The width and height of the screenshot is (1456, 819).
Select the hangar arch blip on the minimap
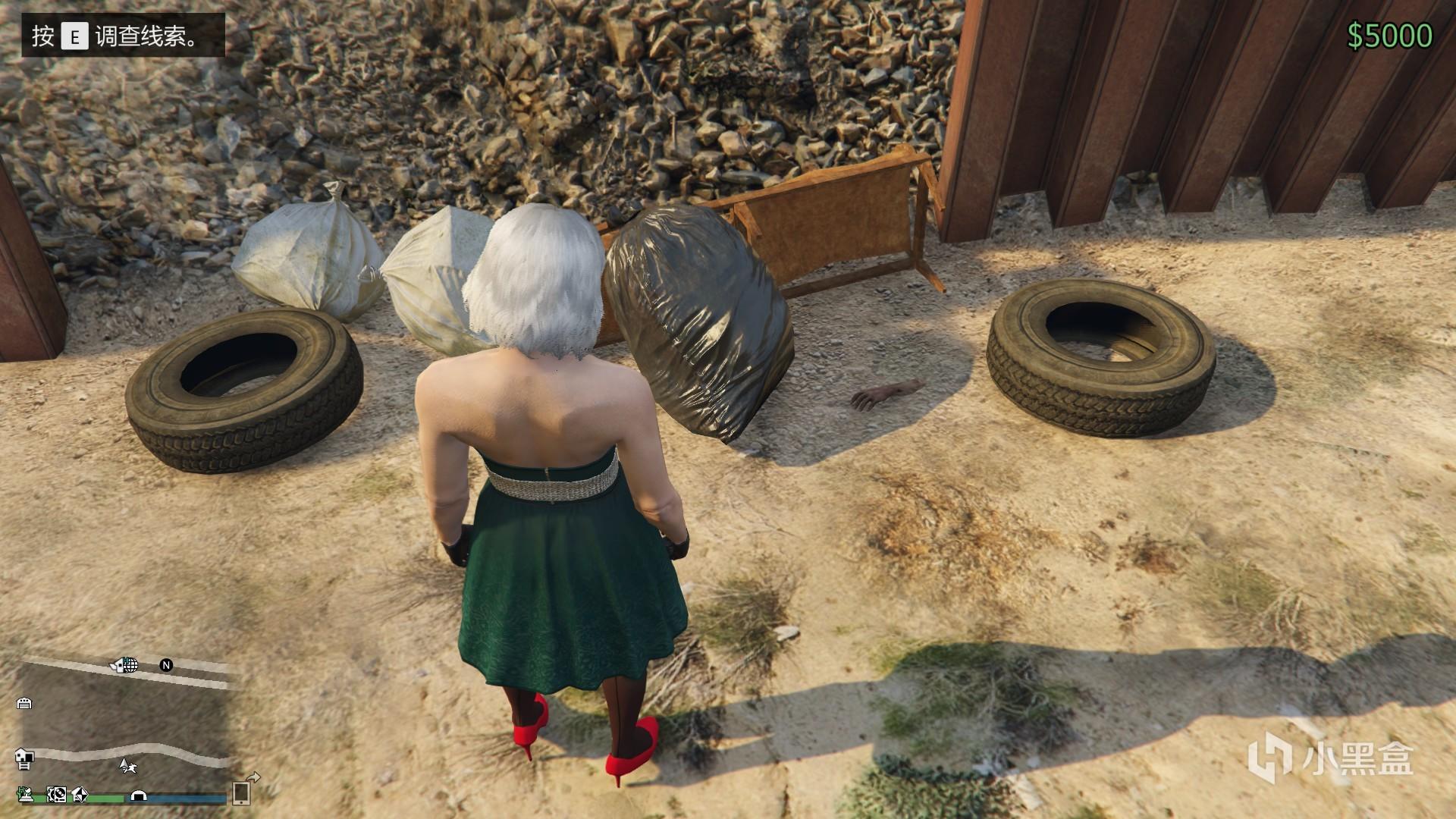coord(139,795)
